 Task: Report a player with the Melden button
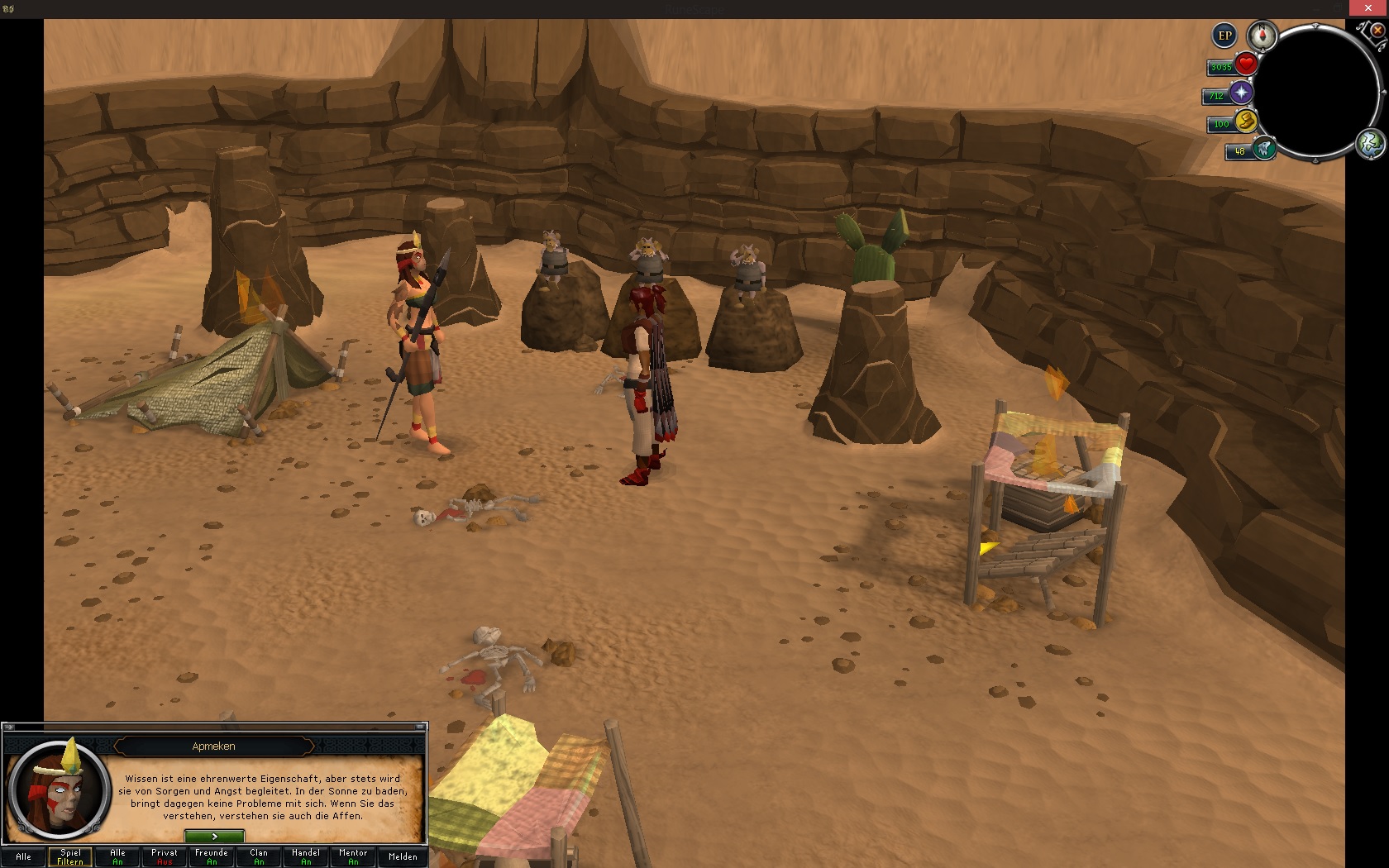click(x=403, y=856)
